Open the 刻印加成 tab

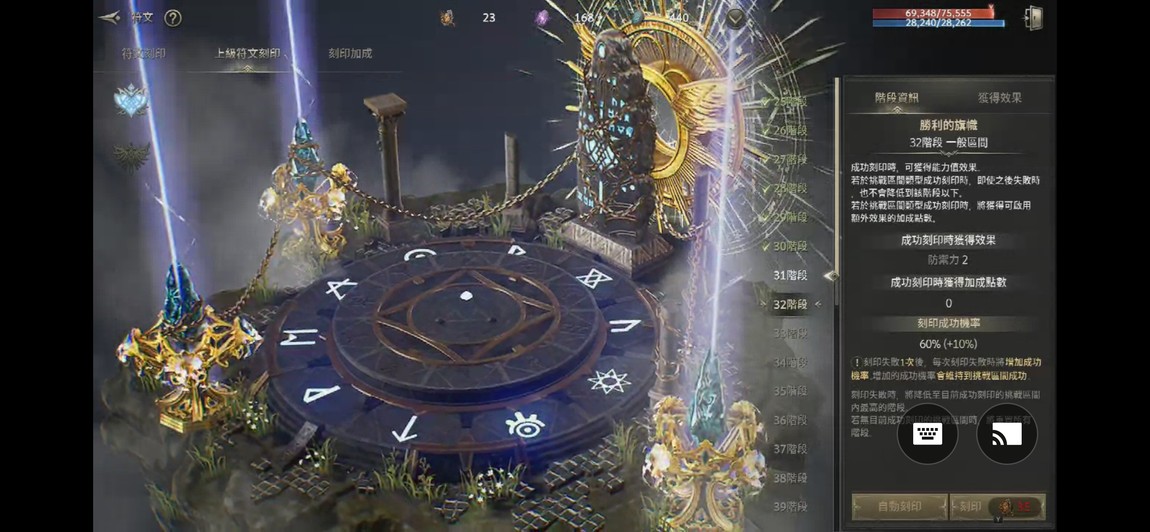tap(350, 53)
